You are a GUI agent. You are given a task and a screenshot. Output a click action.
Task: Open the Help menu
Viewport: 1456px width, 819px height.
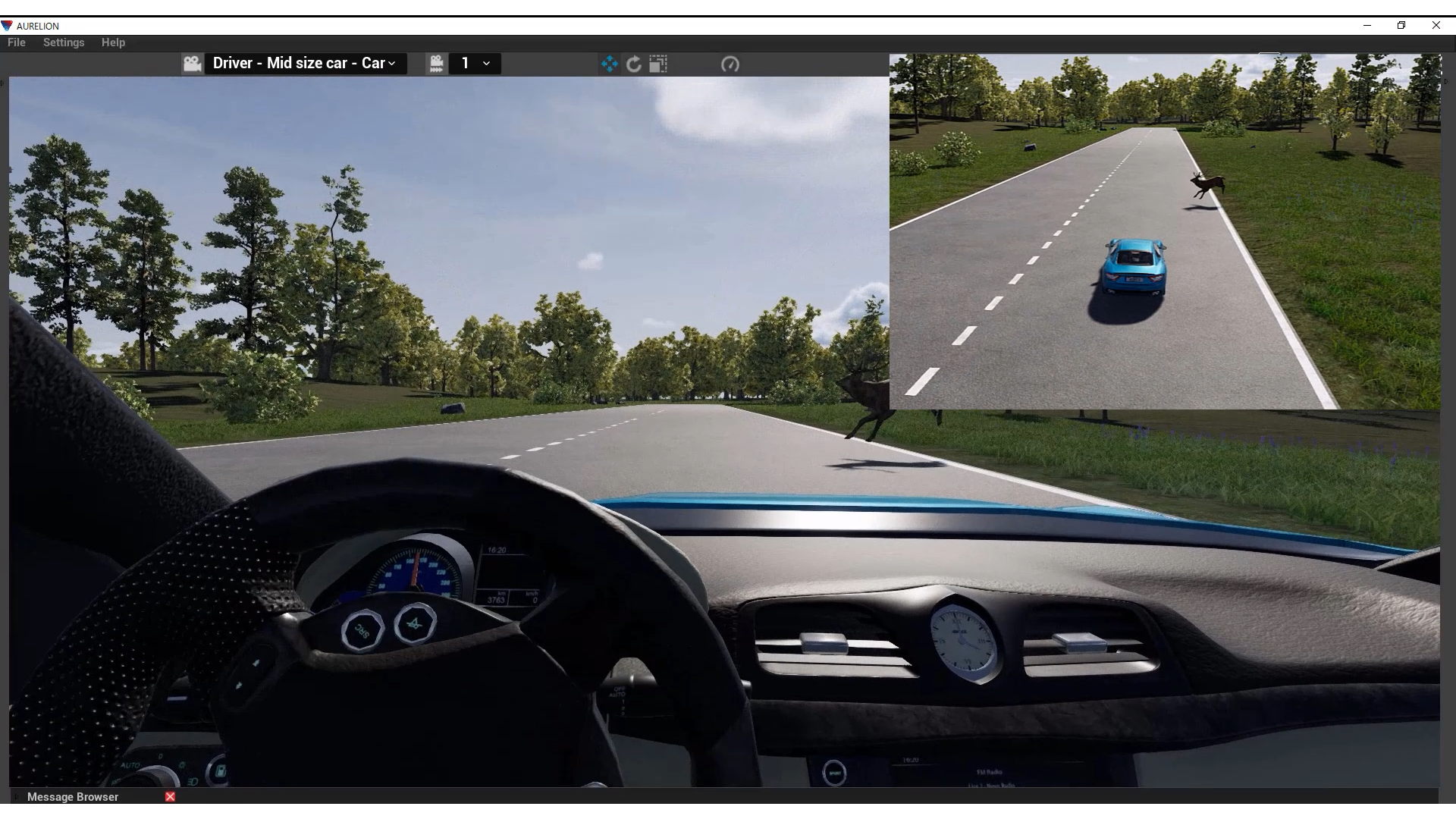click(x=113, y=42)
